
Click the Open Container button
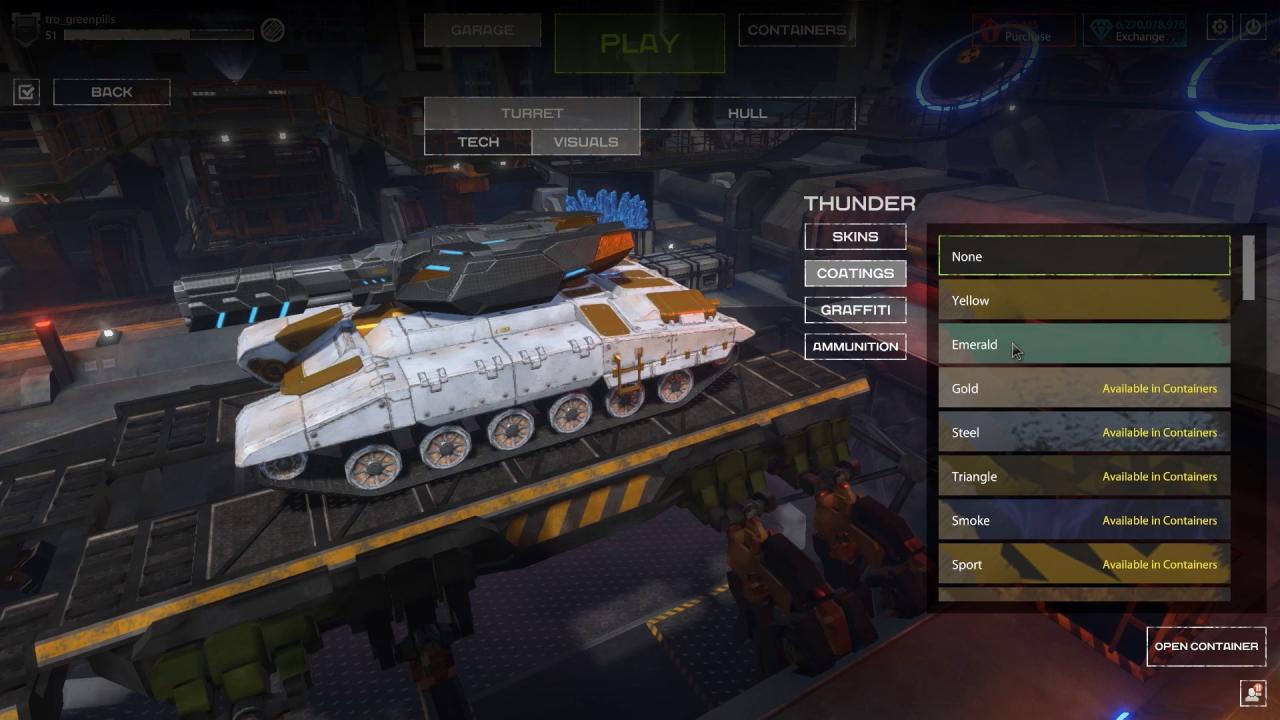[x=1206, y=646]
